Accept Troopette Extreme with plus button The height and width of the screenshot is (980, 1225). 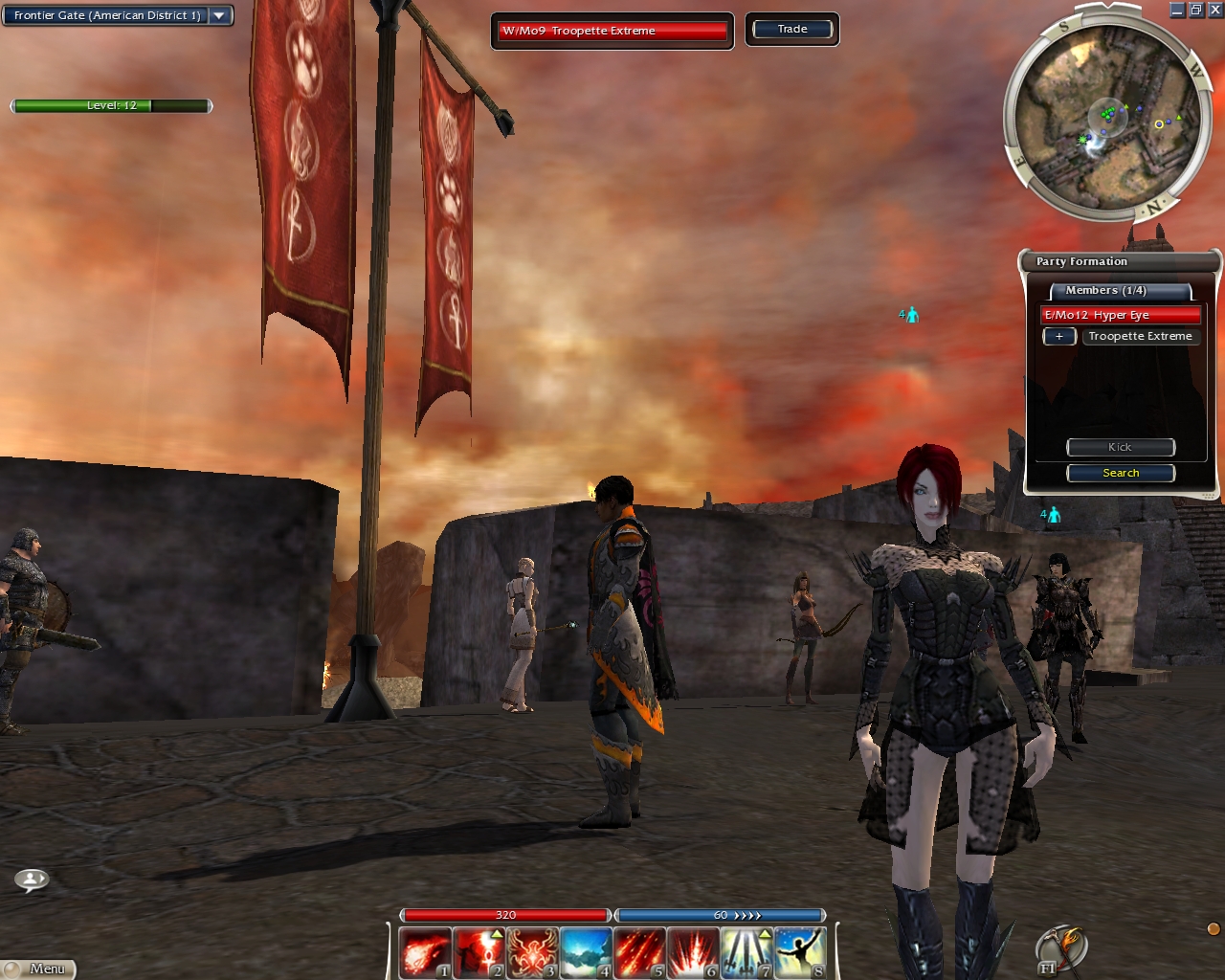pyautogui.click(x=1059, y=337)
